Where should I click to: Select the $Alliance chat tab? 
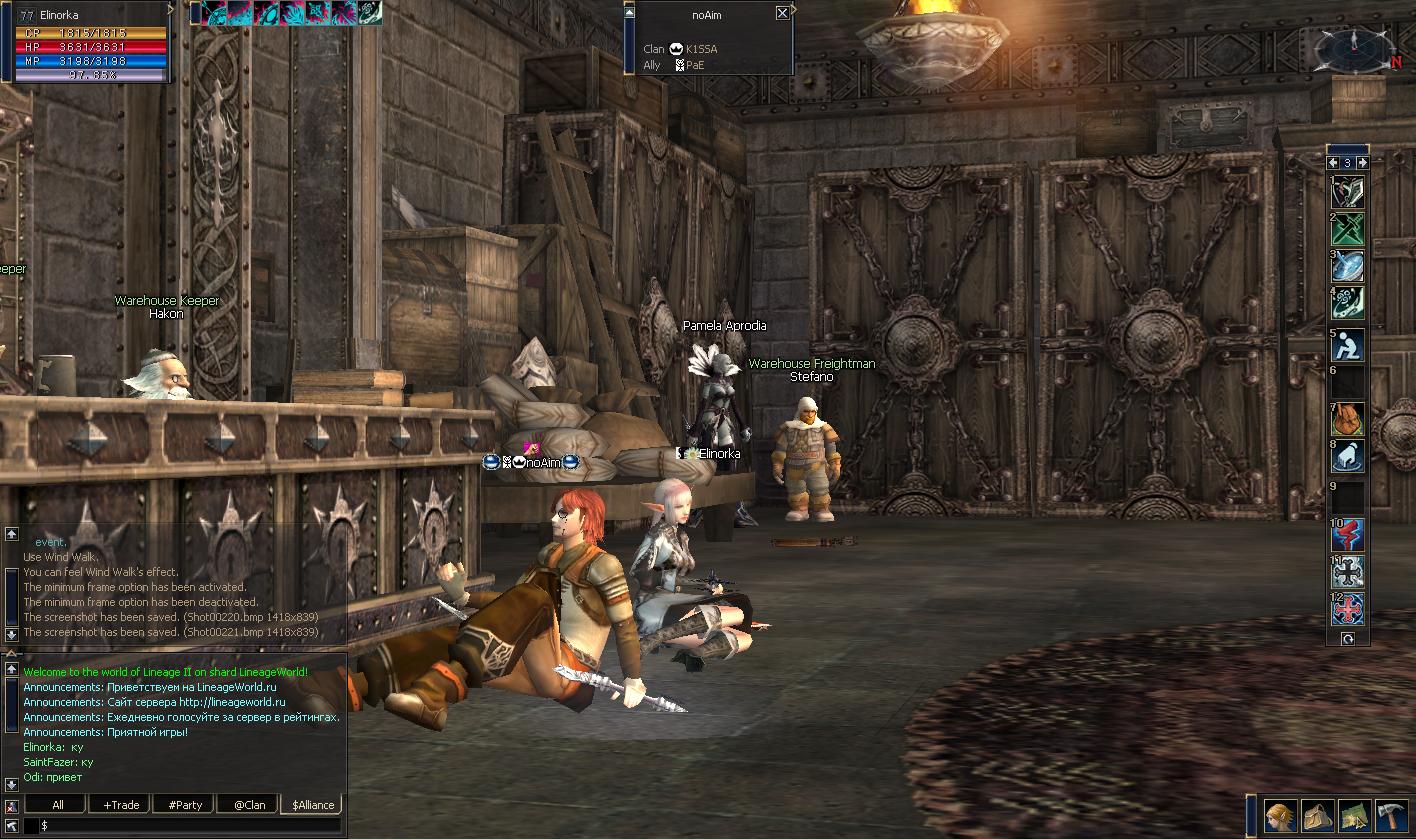(x=313, y=804)
